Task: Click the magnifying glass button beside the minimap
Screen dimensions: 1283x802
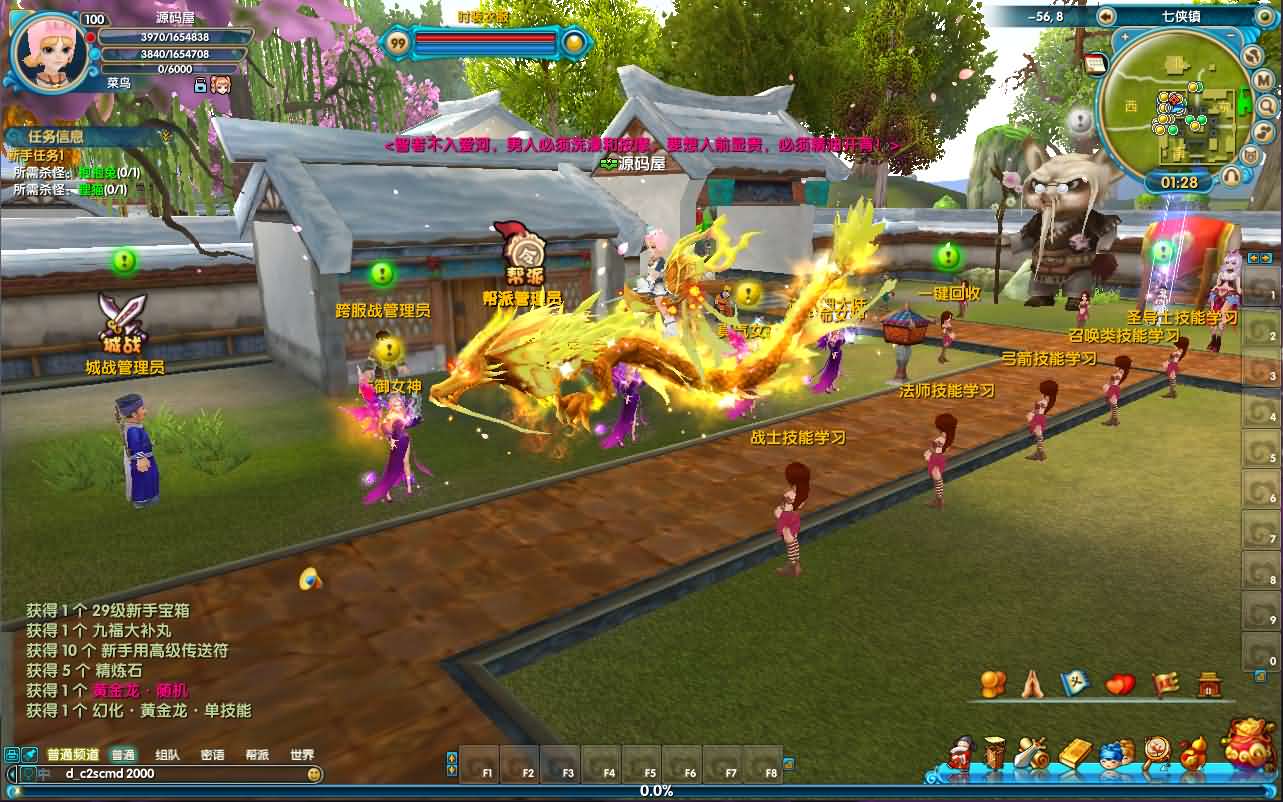Action: point(1266,105)
